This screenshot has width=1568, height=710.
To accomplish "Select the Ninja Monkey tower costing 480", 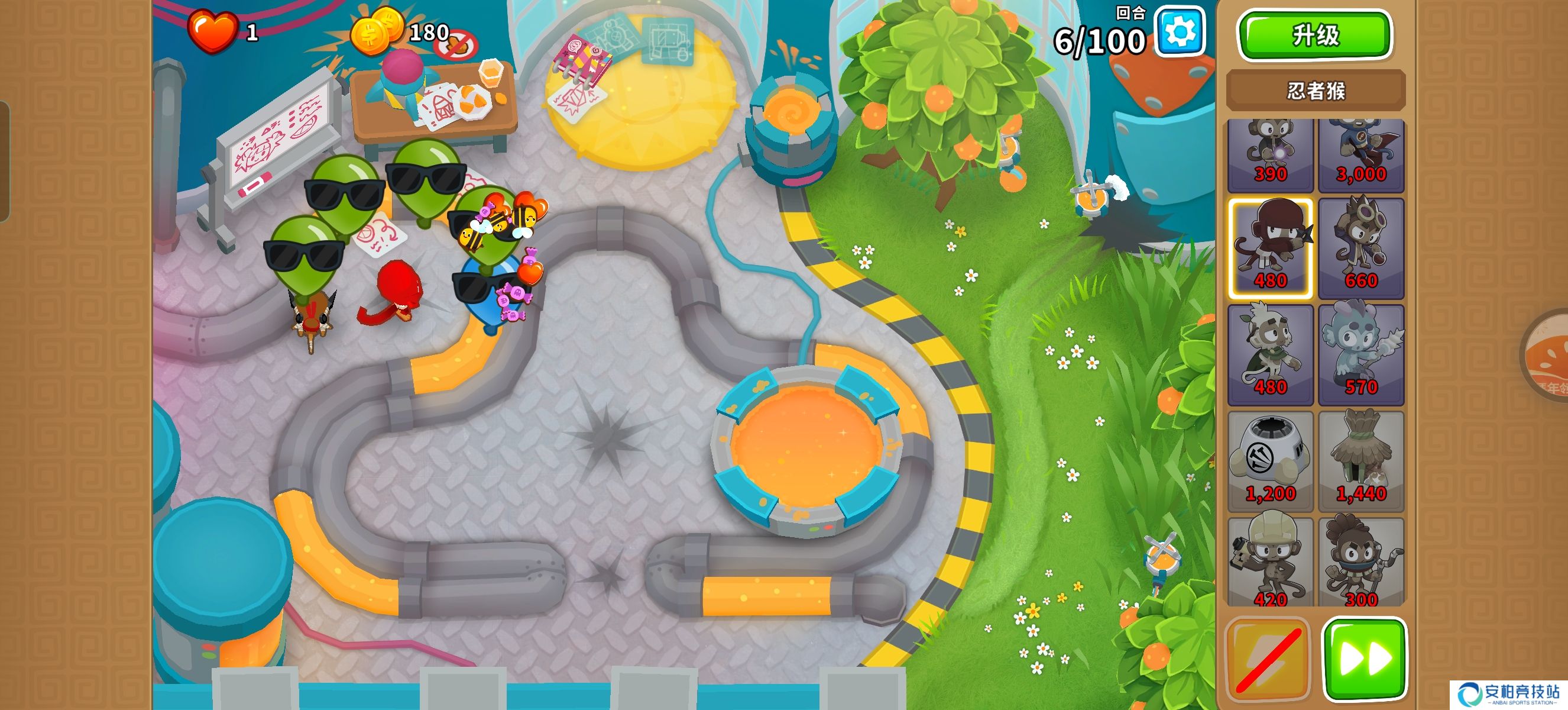I will point(1271,248).
